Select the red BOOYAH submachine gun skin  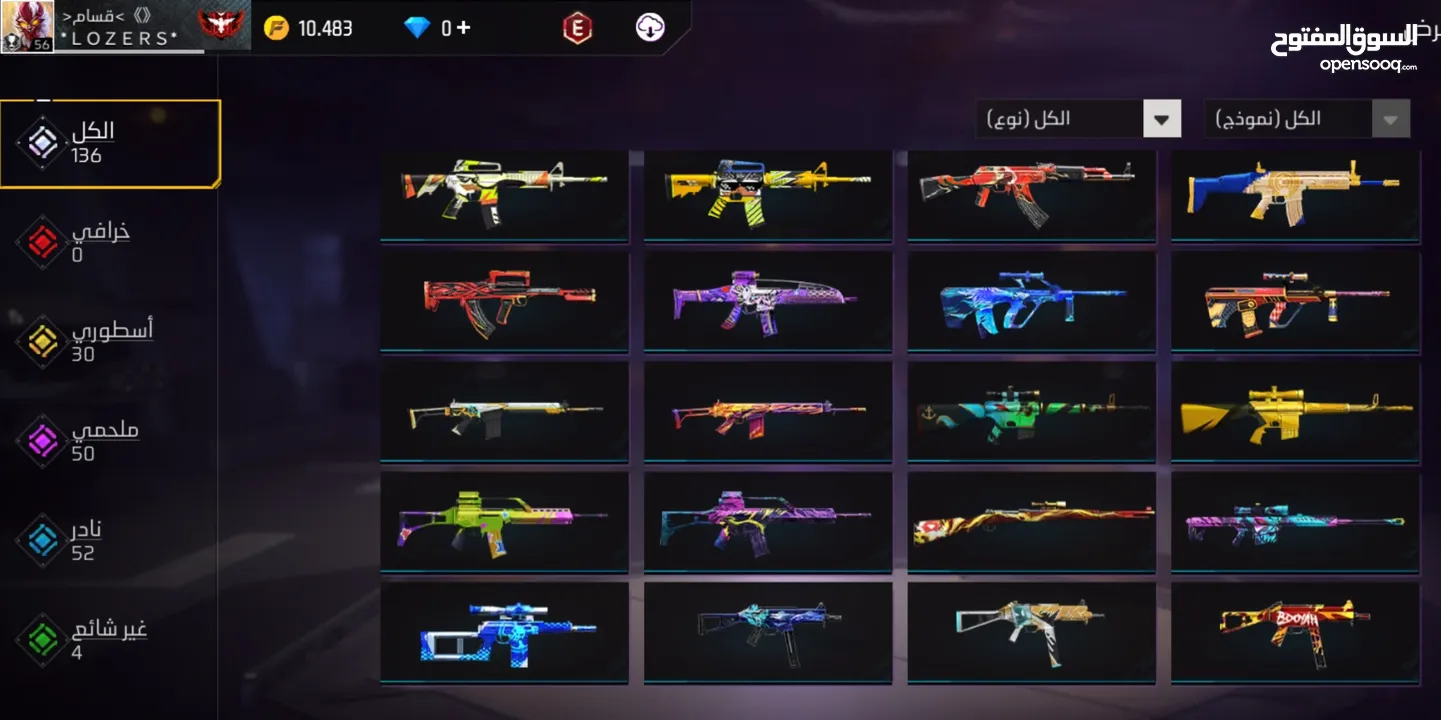coord(1295,631)
